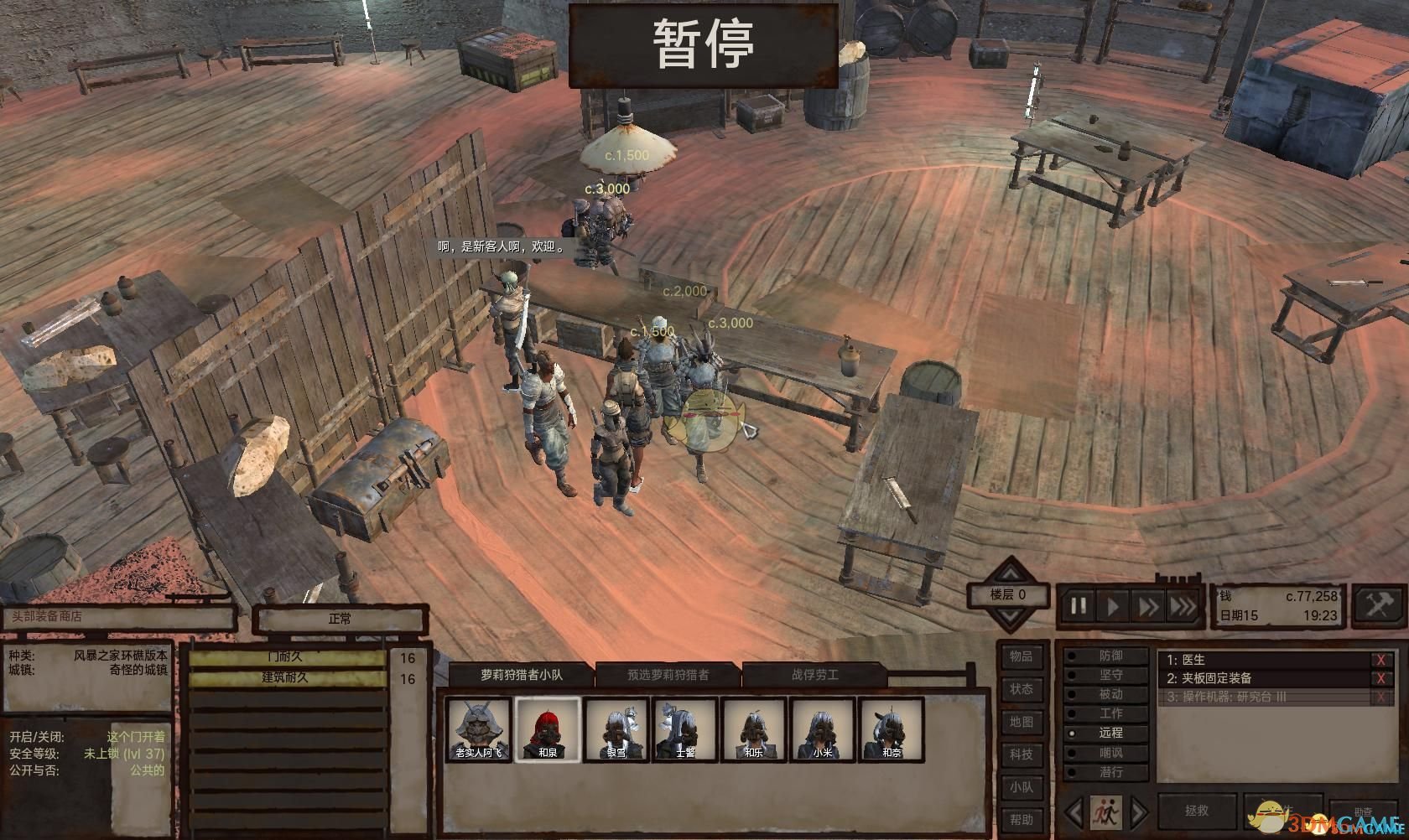Image resolution: width=1409 pixels, height=840 pixels.
Task: Click the right arrow beside movement speed icon
Action: point(1138,810)
